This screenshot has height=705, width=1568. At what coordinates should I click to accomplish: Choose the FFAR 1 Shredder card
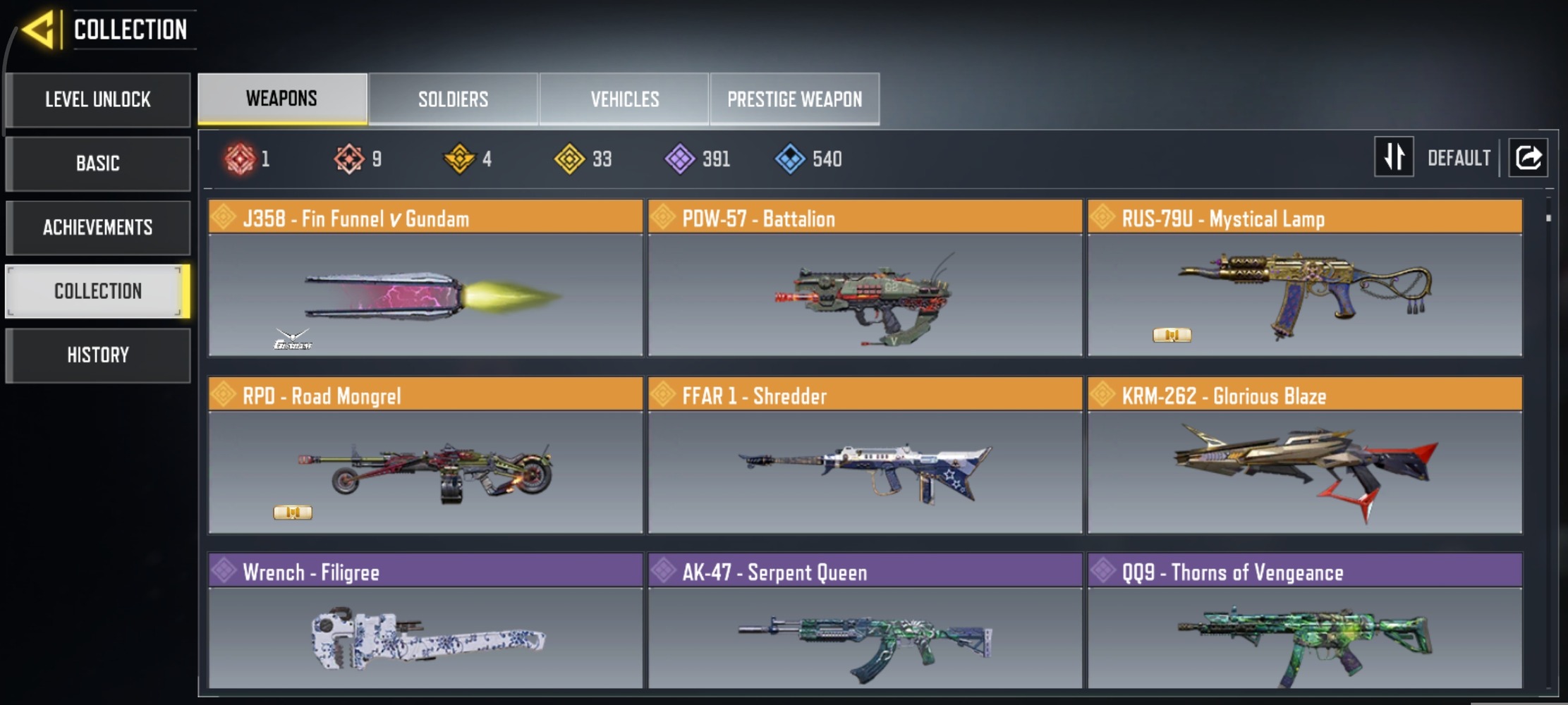point(865,455)
